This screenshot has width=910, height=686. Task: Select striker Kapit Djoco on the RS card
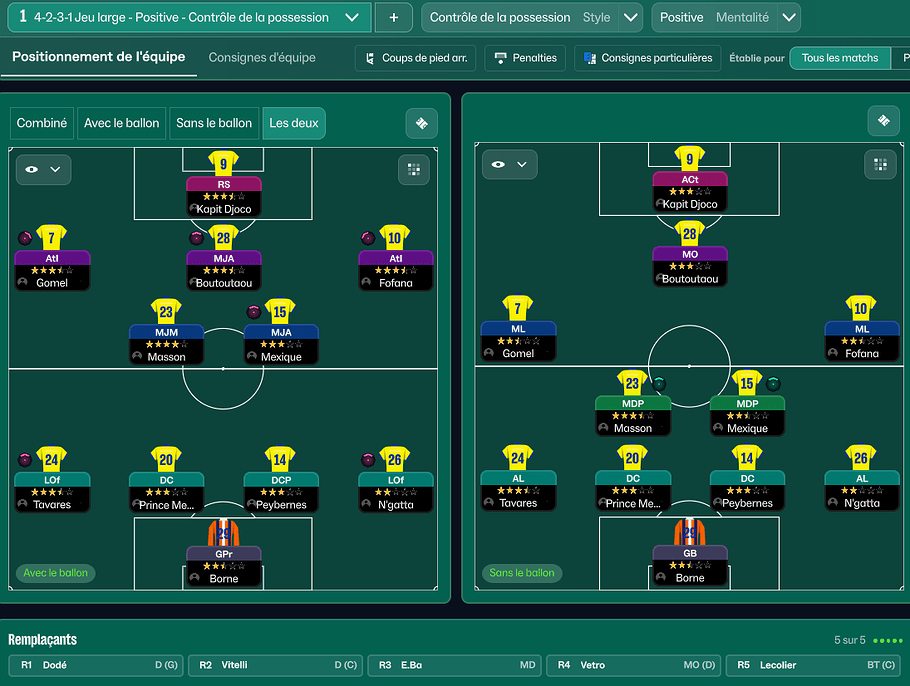223,197
